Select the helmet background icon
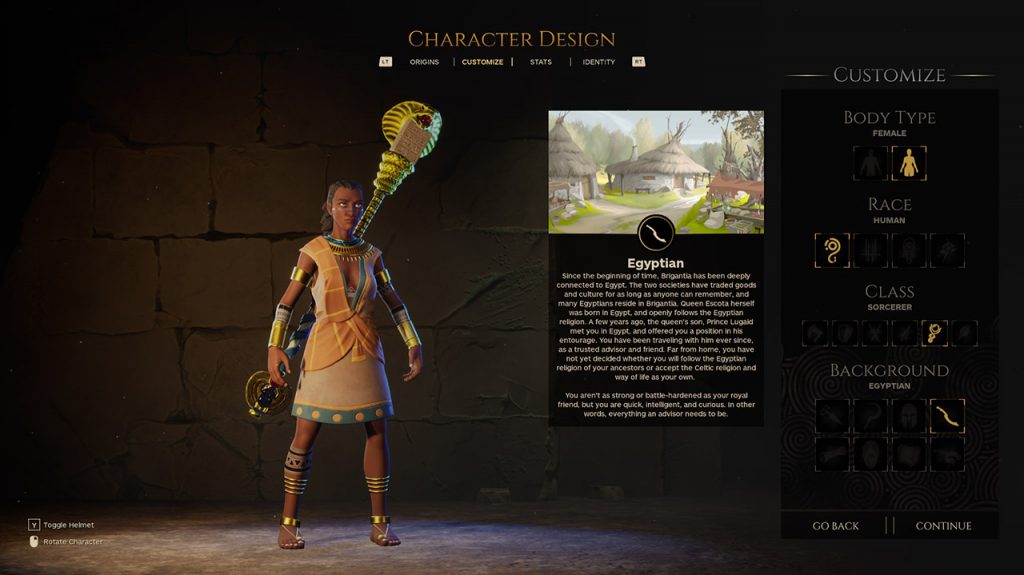1024x575 pixels. click(909, 415)
